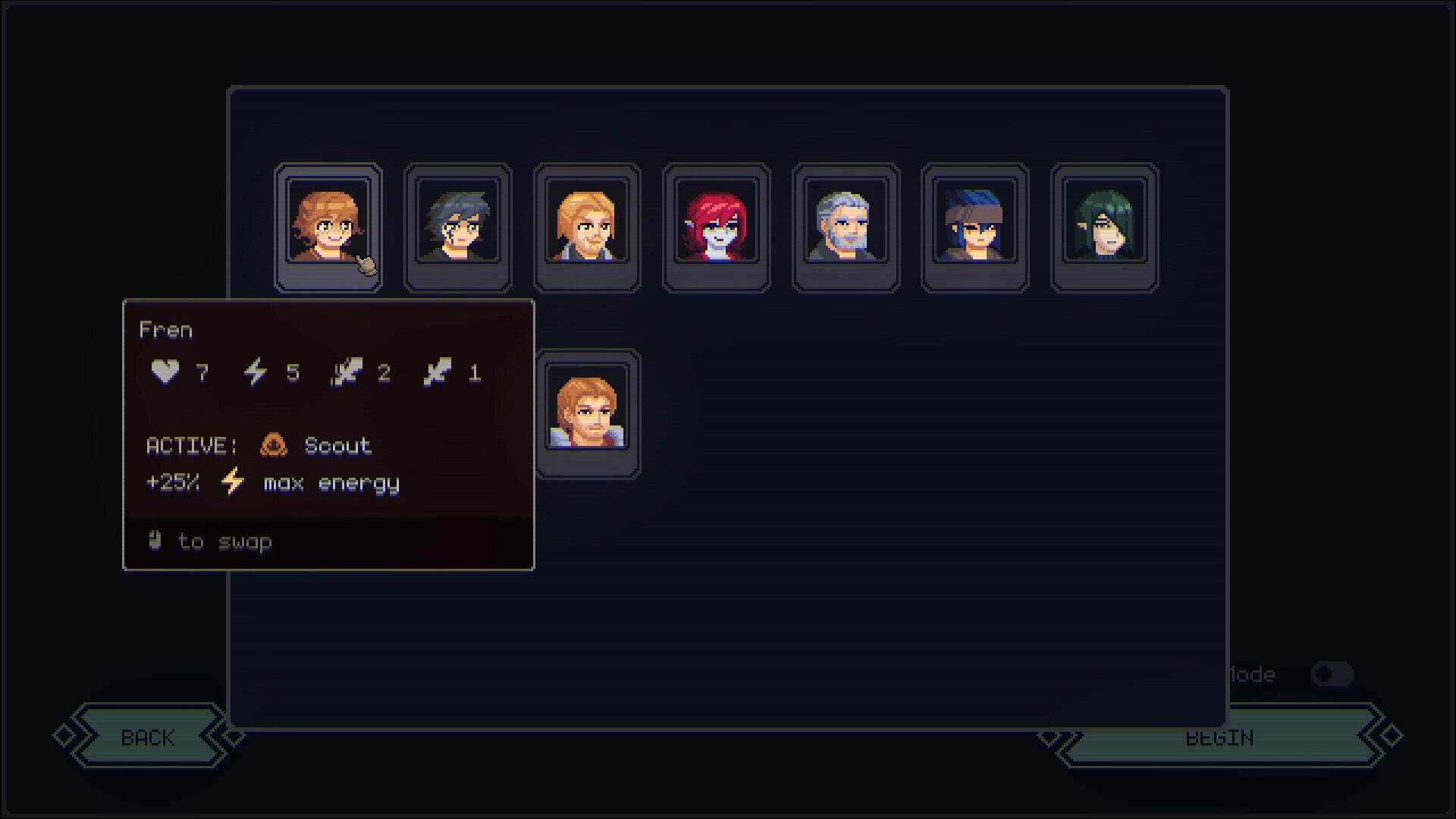
Task: Click the heart icon in Fren's tooltip
Action: pyautogui.click(x=165, y=371)
